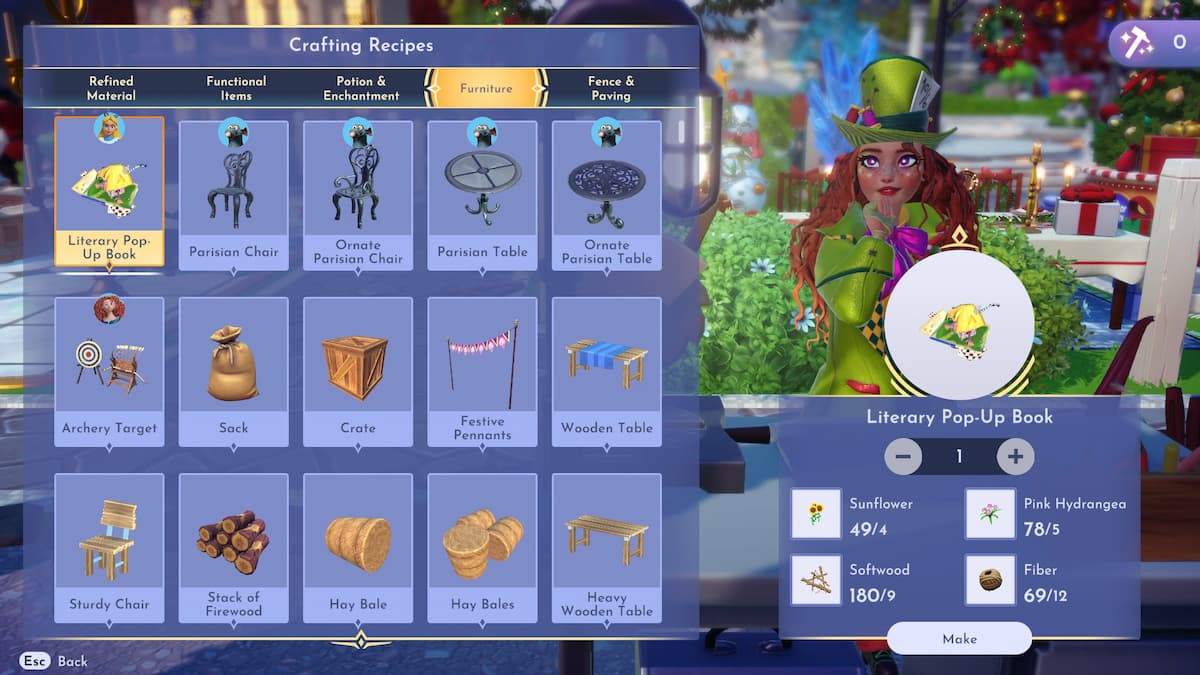Select the Stack of Firewood recipe
This screenshot has width=1200, height=675.
click(x=233, y=548)
